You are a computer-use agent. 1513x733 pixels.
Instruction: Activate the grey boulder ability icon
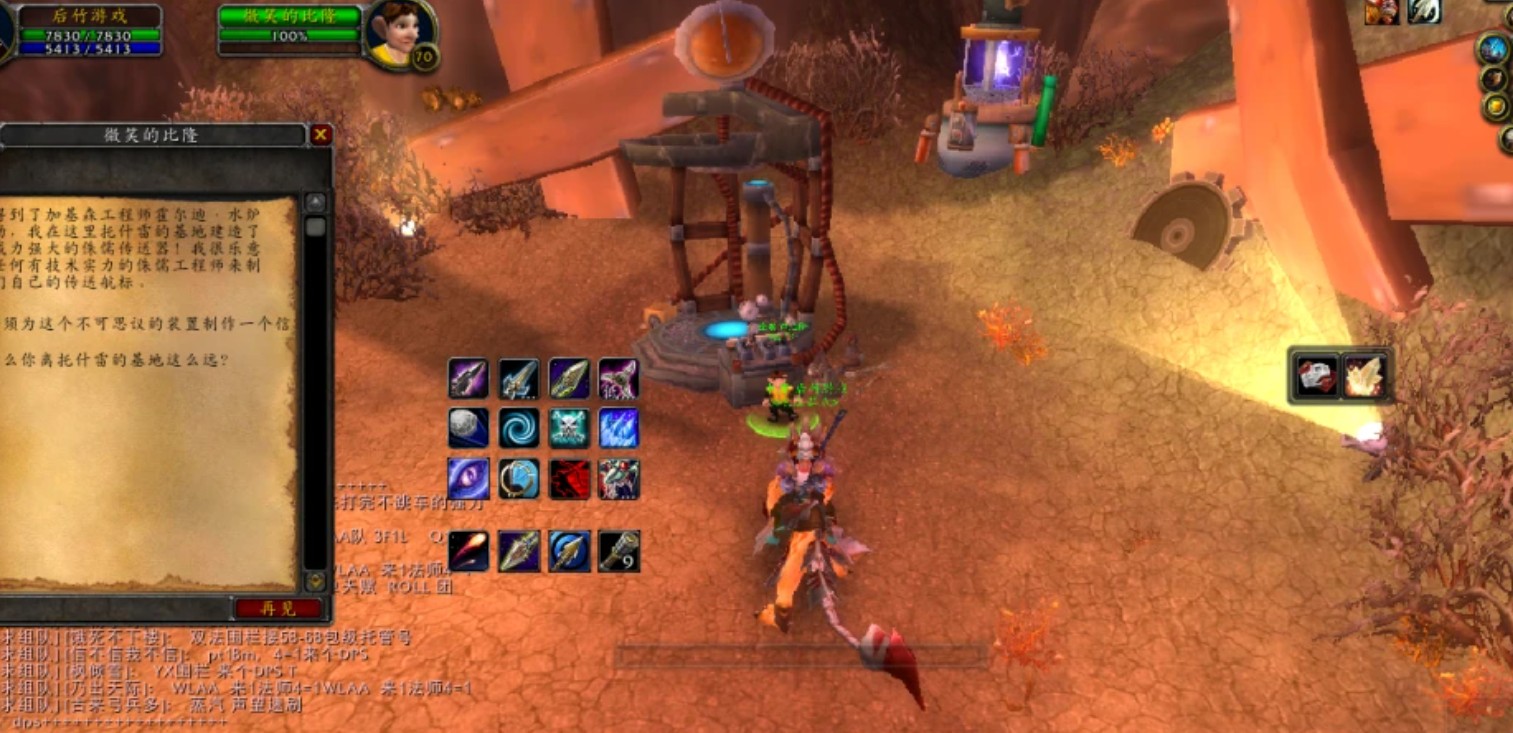tap(468, 428)
